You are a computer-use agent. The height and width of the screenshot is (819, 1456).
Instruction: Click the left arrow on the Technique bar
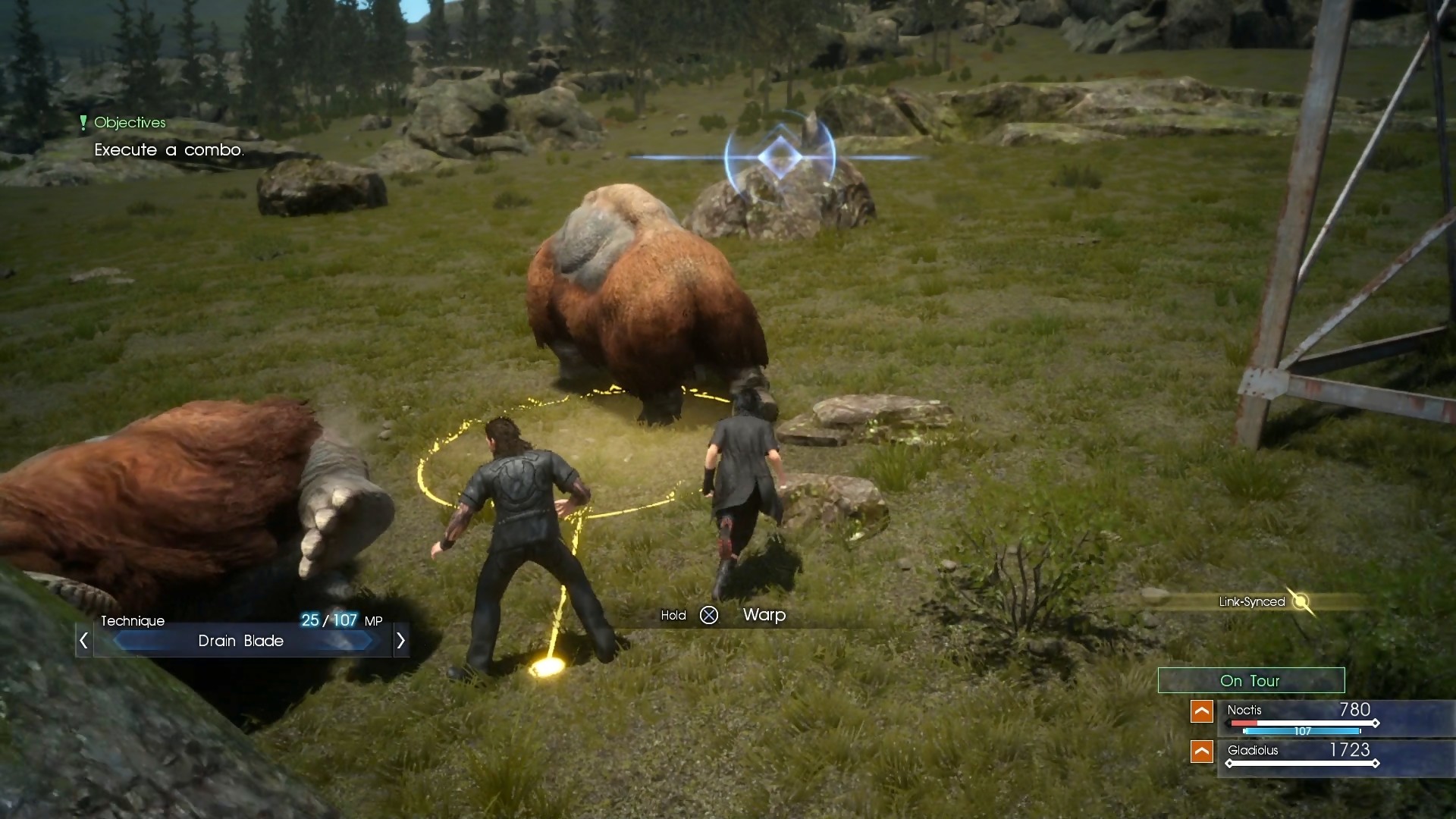point(83,641)
